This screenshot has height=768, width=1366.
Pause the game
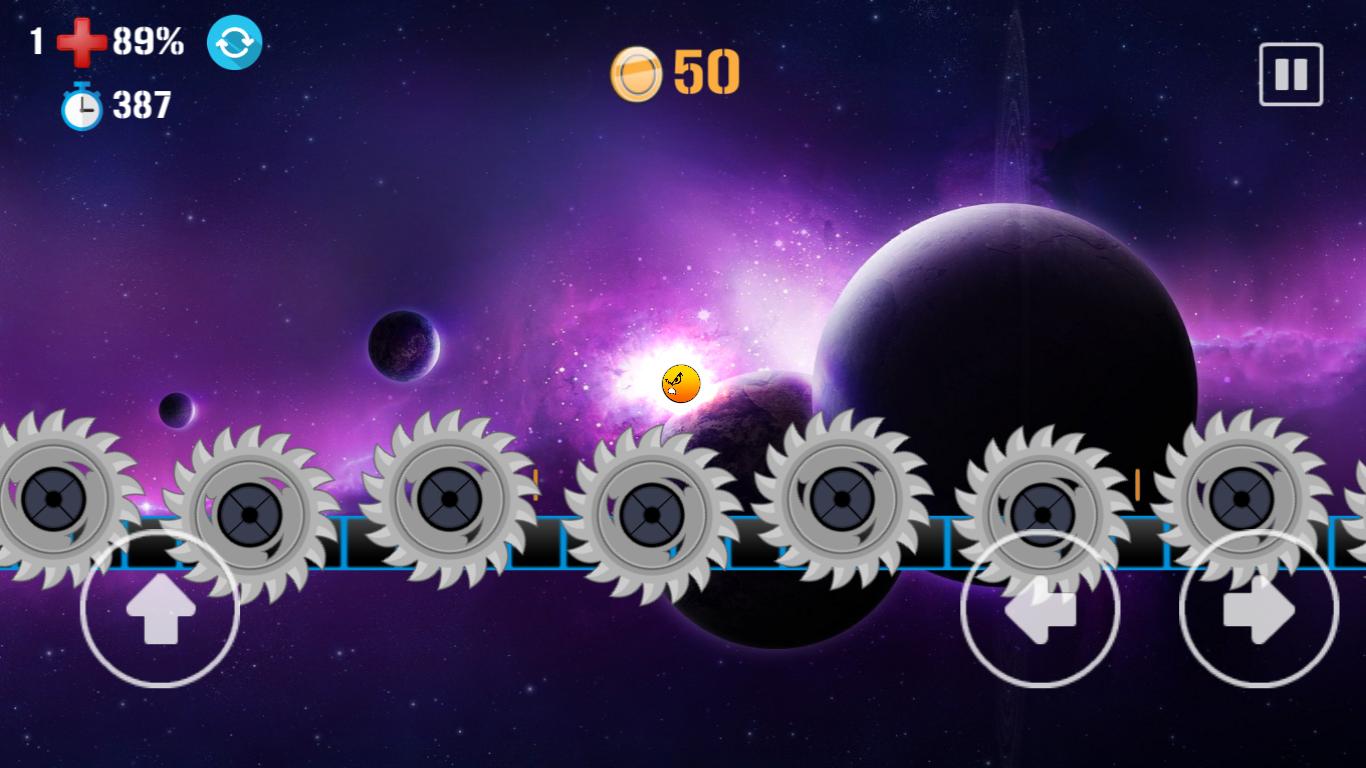(1290, 74)
